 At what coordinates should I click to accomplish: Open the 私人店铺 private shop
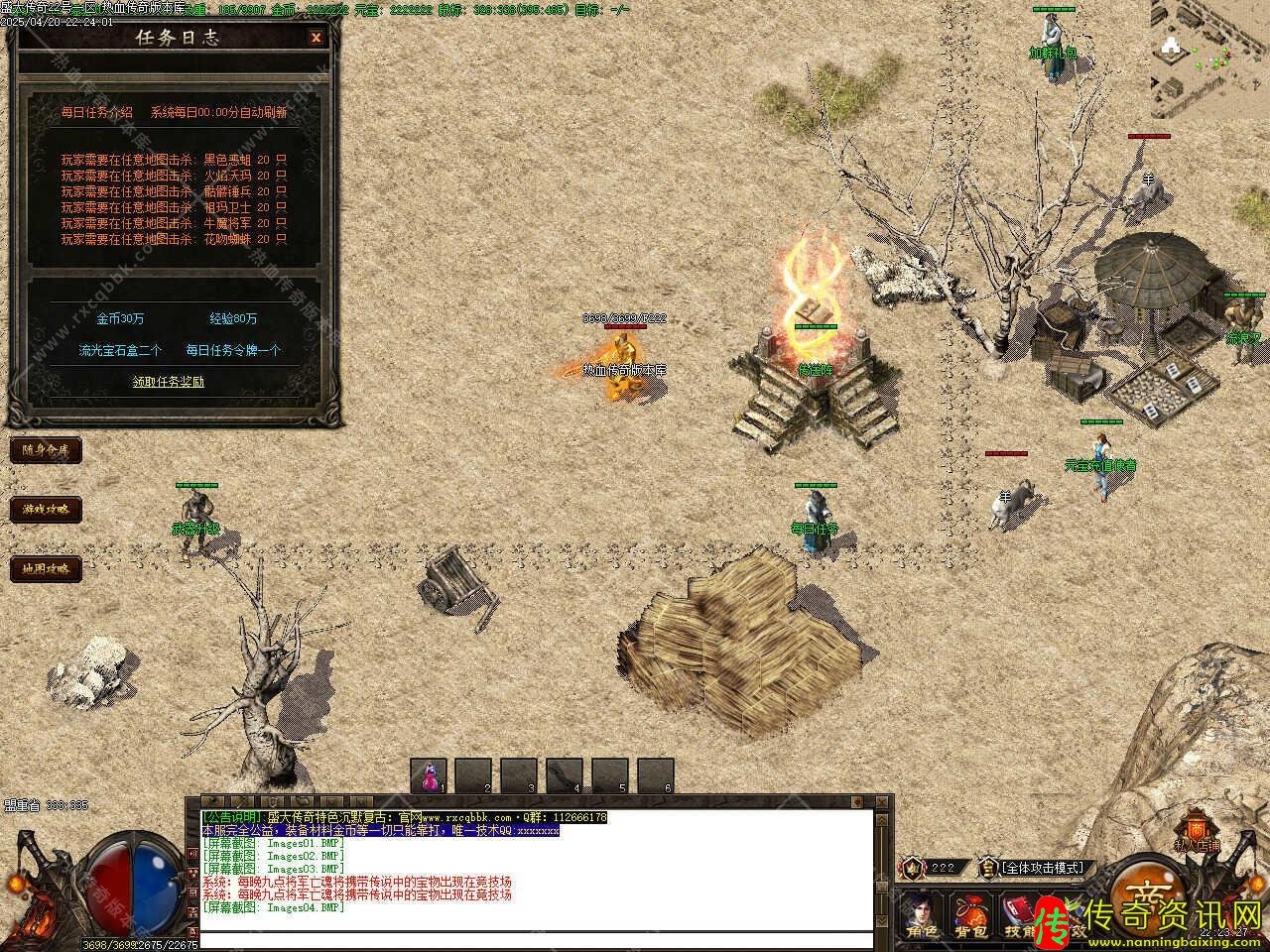coord(1197,833)
